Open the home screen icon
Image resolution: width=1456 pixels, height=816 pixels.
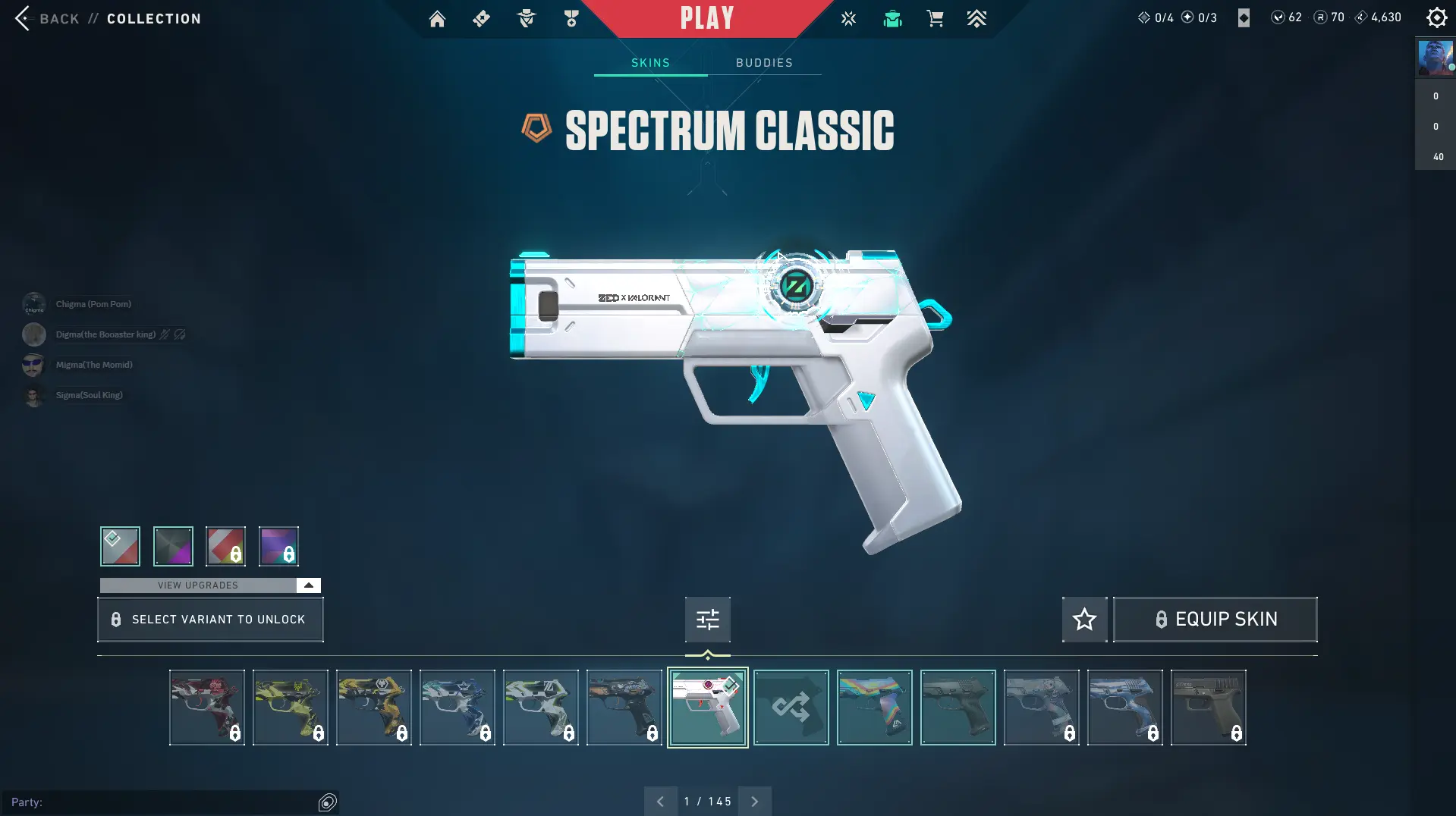coord(437,19)
